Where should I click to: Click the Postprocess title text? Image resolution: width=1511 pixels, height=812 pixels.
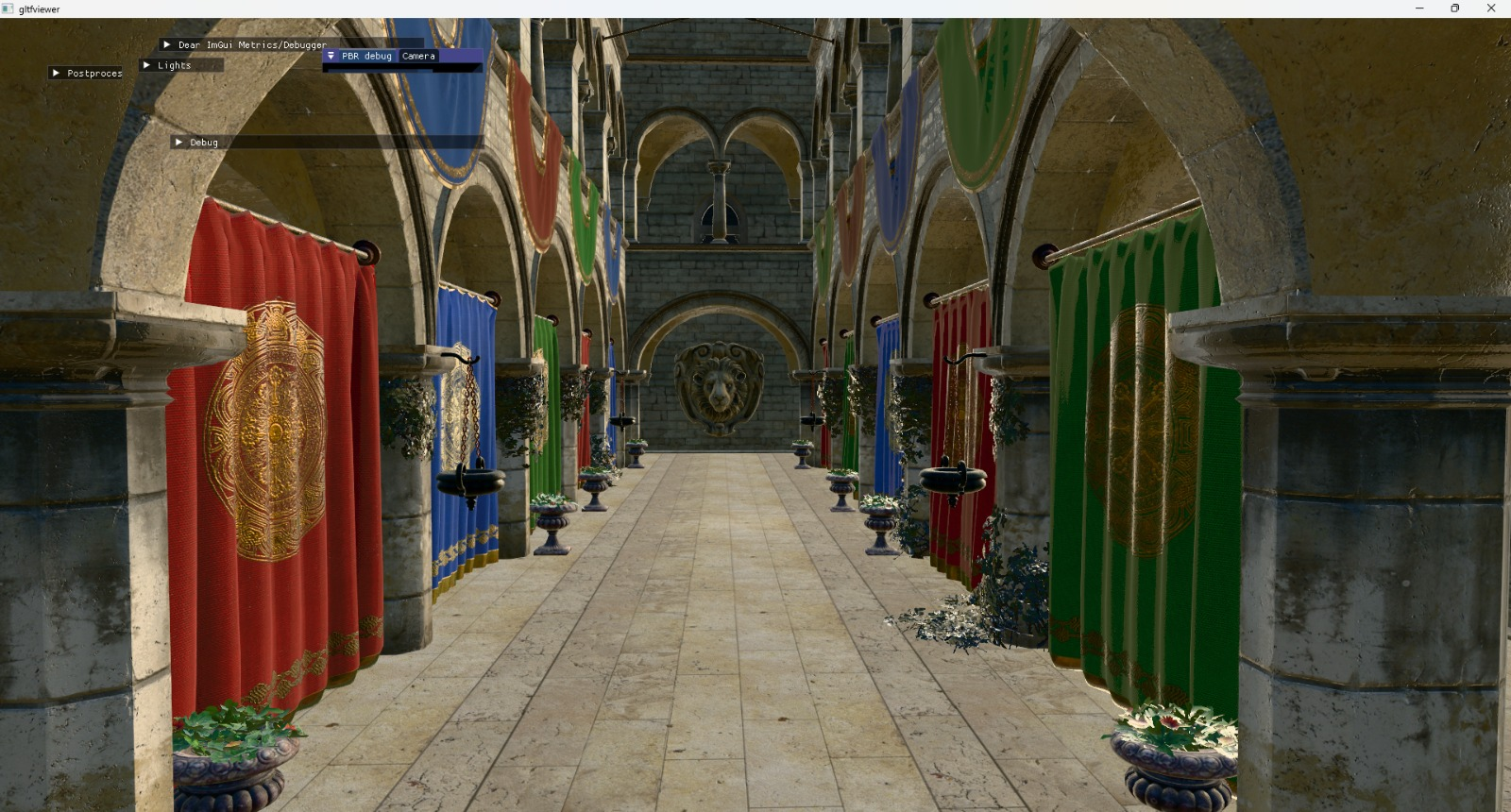[93, 73]
